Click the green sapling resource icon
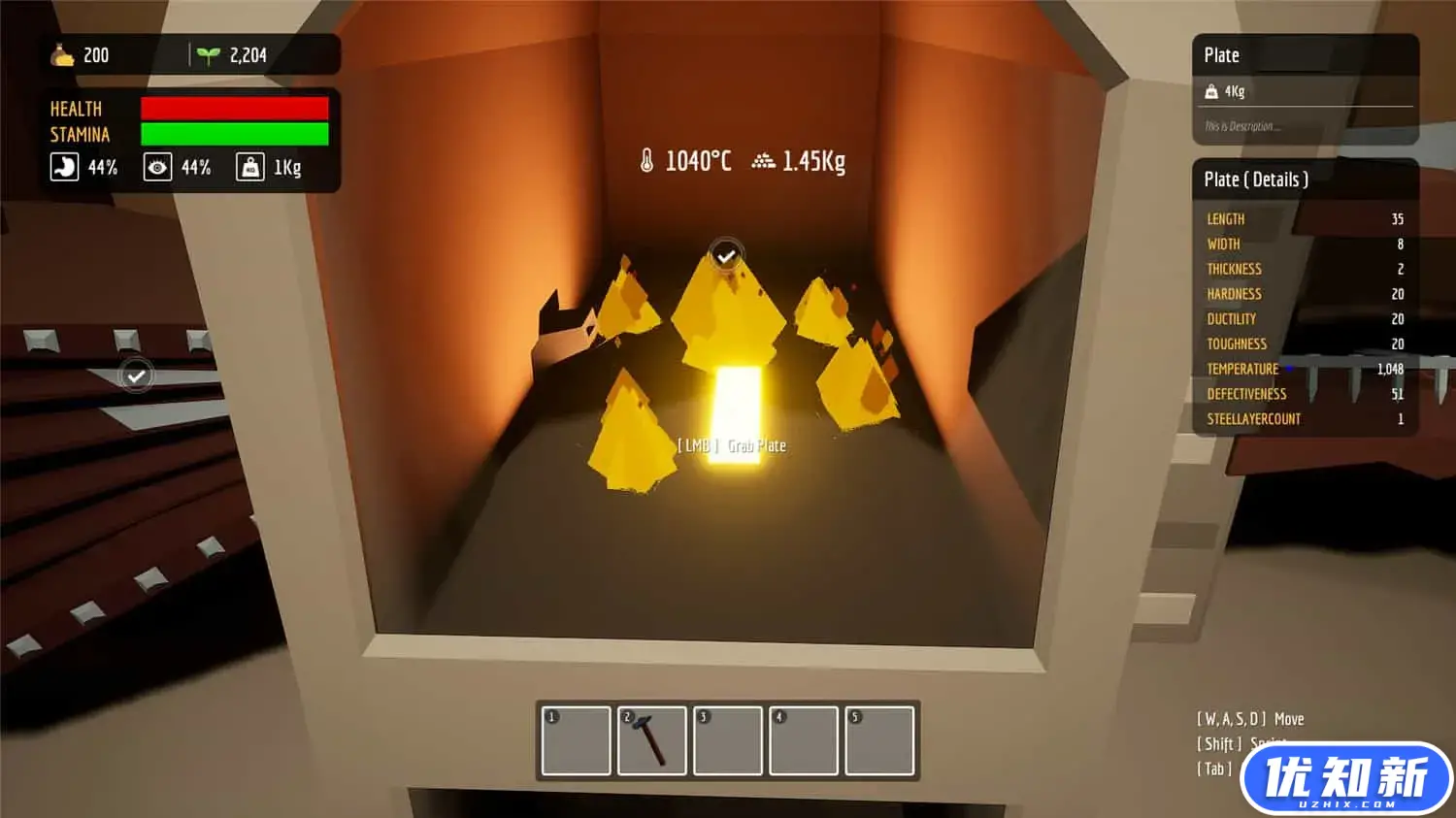The height and width of the screenshot is (818, 1456). (210, 54)
